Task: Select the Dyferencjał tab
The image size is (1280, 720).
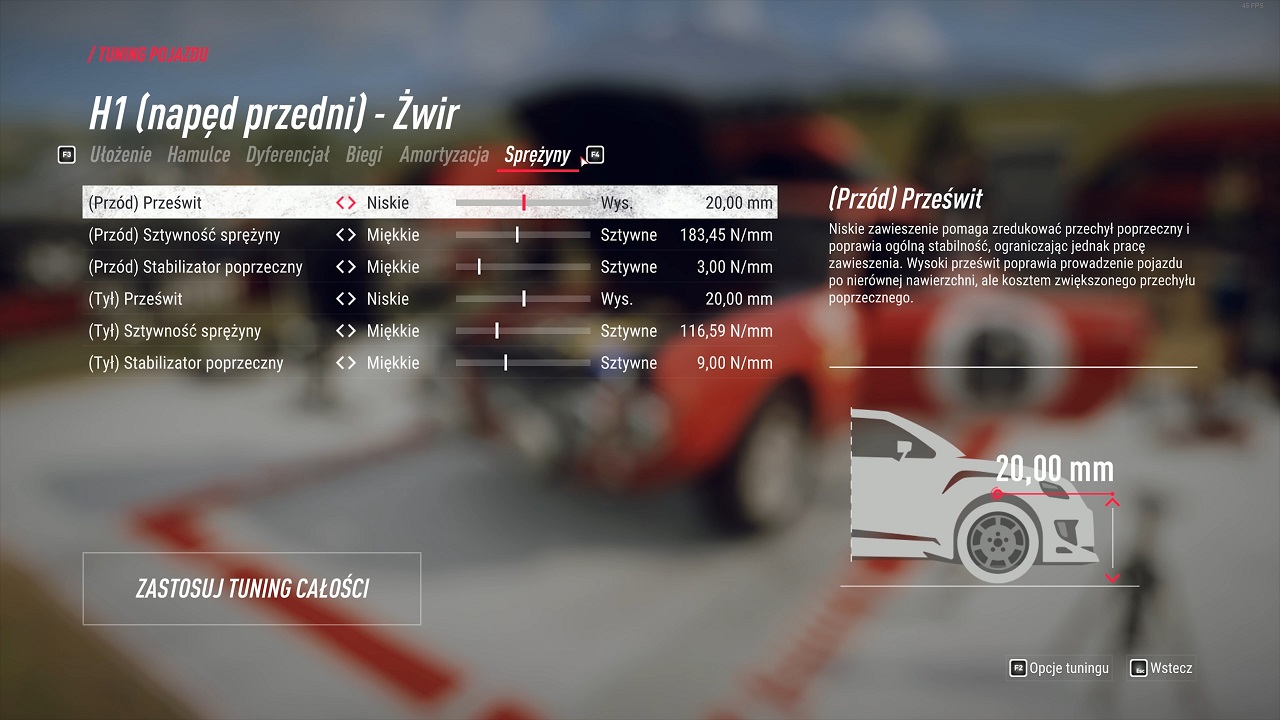Action: coord(287,155)
